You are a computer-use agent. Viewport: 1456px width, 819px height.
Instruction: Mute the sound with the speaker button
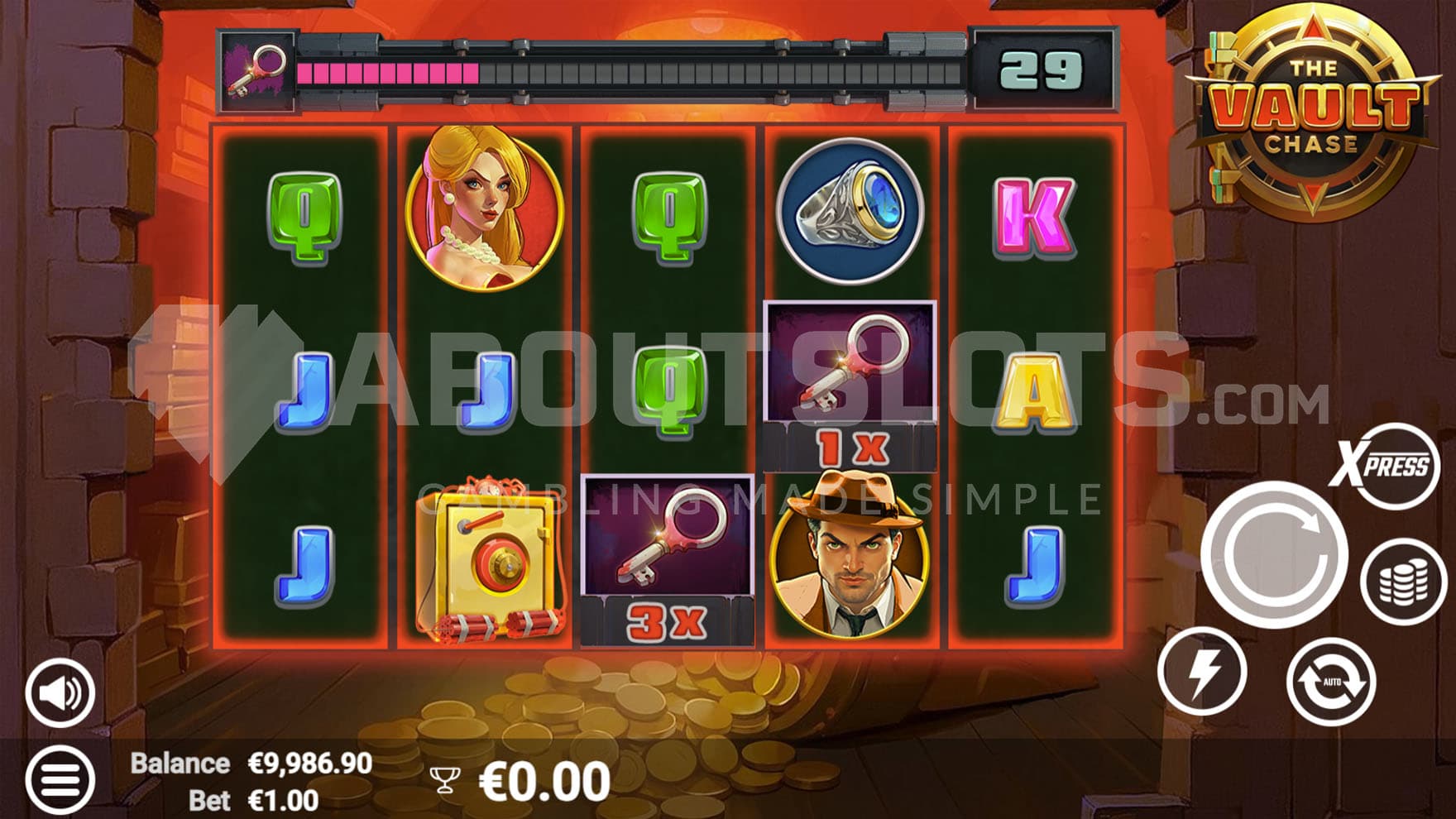coord(60,693)
